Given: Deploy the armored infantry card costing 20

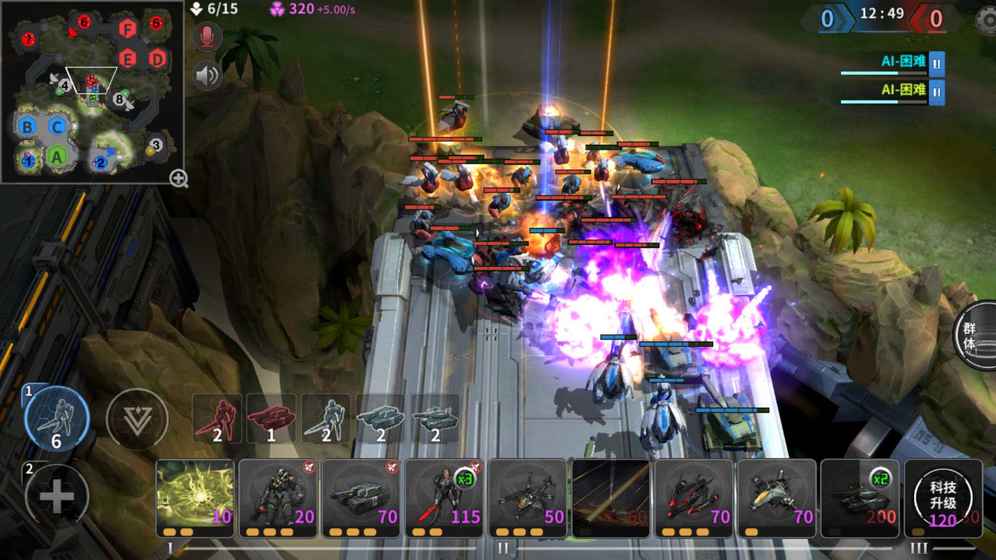Looking at the screenshot, I should (x=277, y=498).
